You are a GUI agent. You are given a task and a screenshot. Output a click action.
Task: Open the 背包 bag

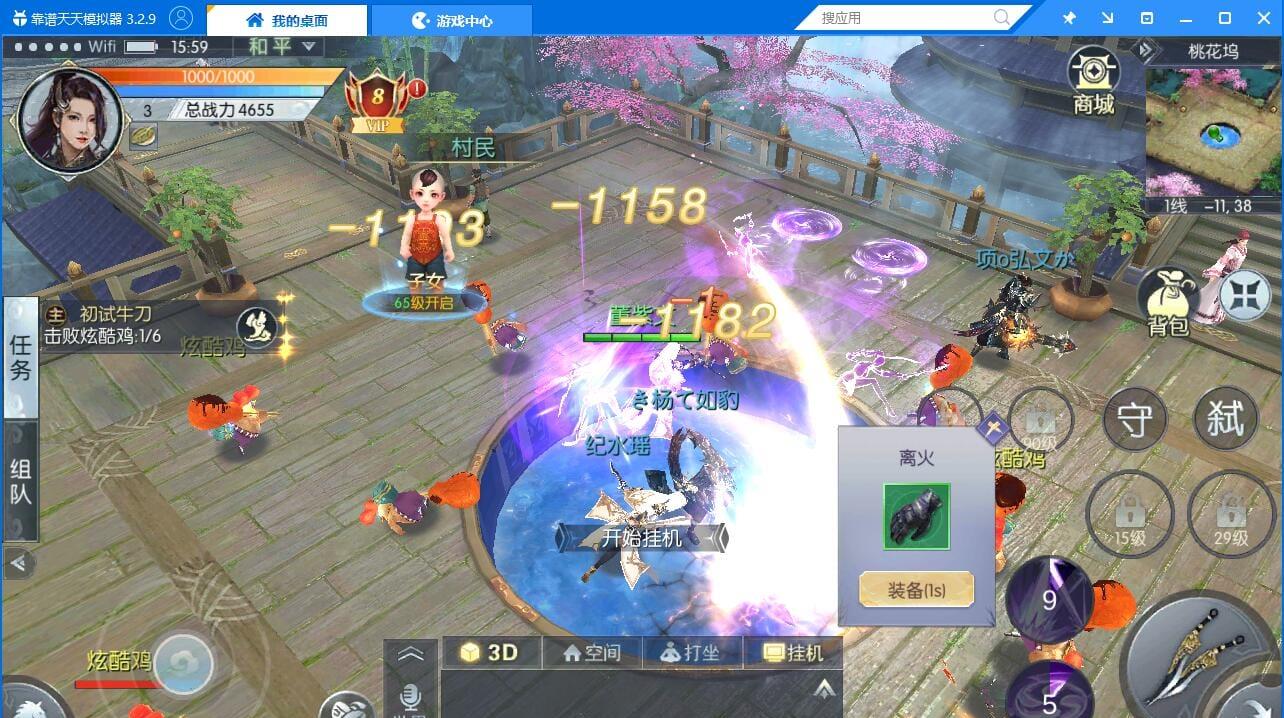1167,302
